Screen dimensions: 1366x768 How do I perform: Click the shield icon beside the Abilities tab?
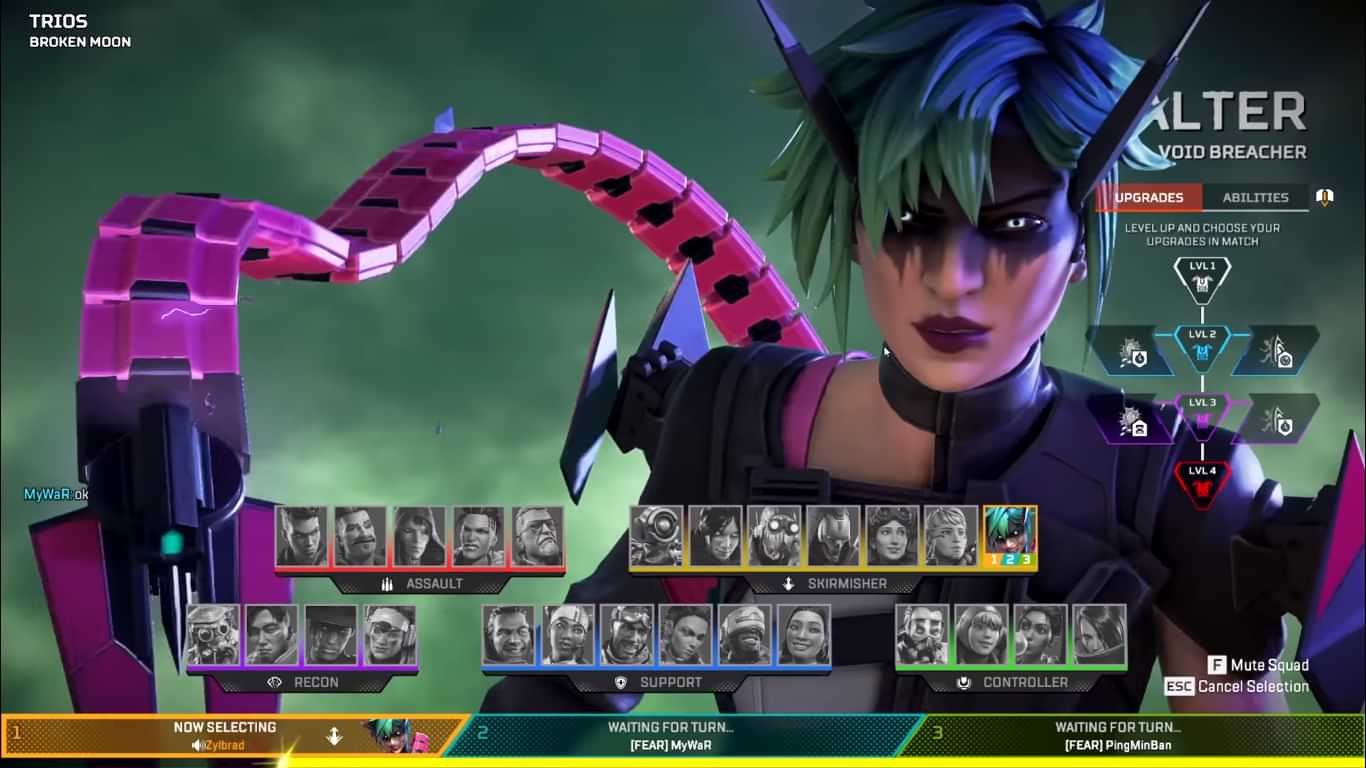pos(1322,197)
